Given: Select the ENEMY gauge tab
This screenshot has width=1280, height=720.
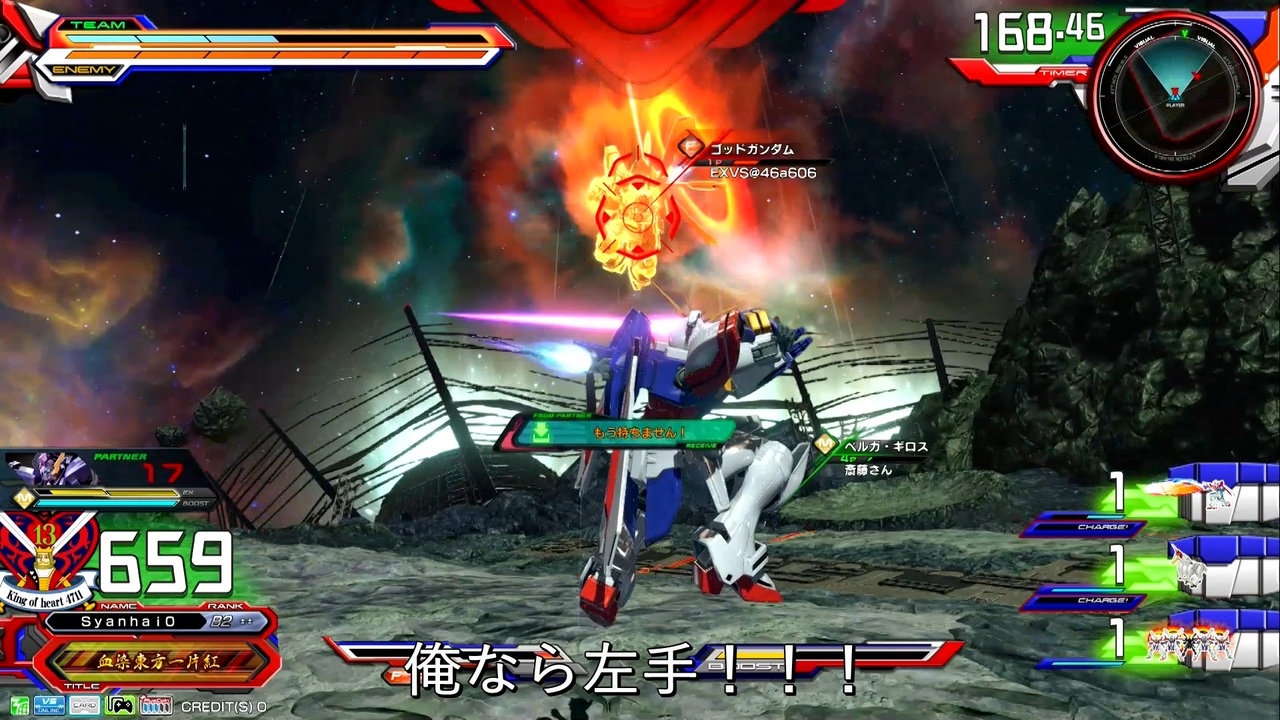Looking at the screenshot, I should pos(85,70).
